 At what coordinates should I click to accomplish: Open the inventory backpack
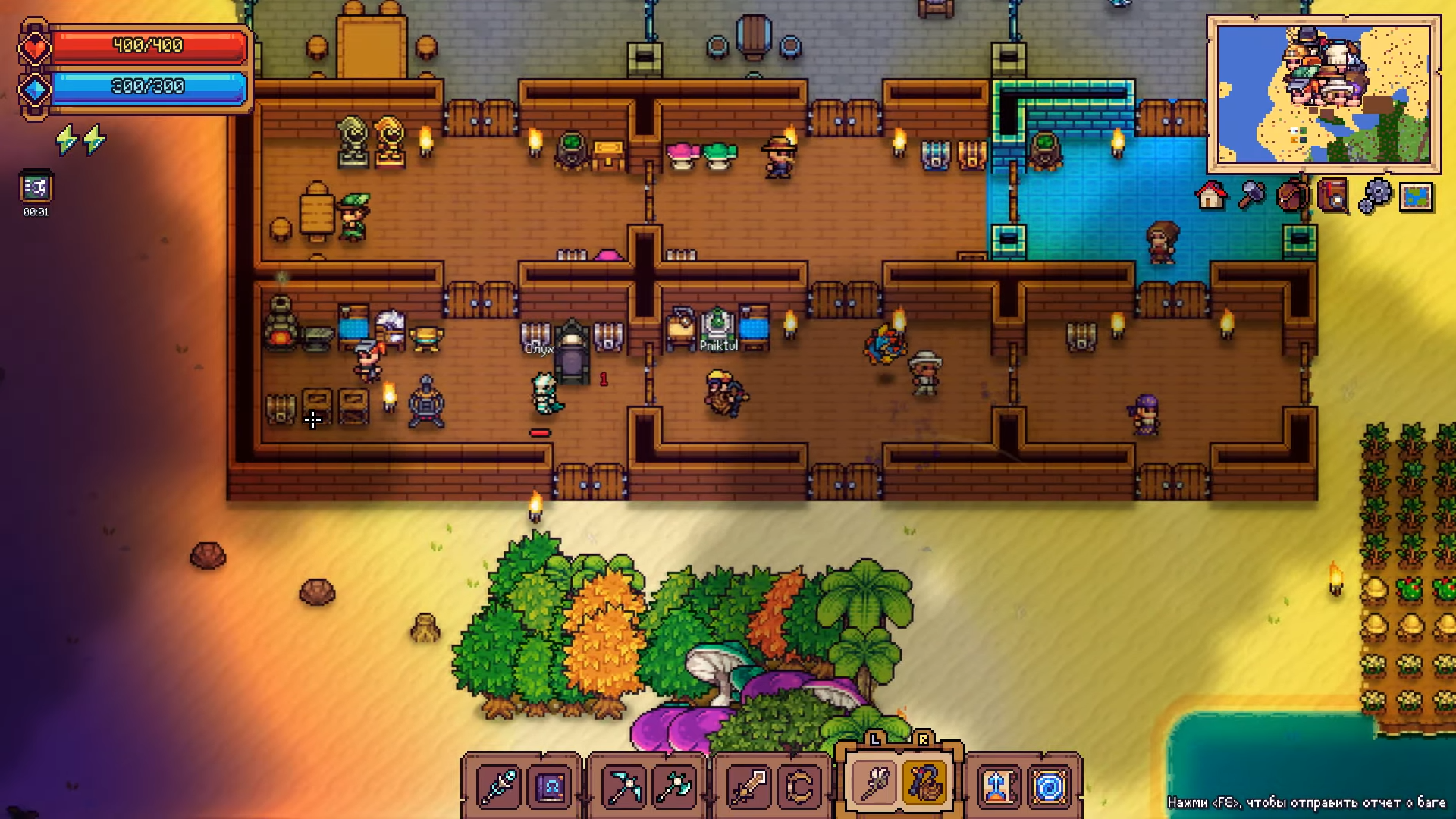coord(1292,196)
